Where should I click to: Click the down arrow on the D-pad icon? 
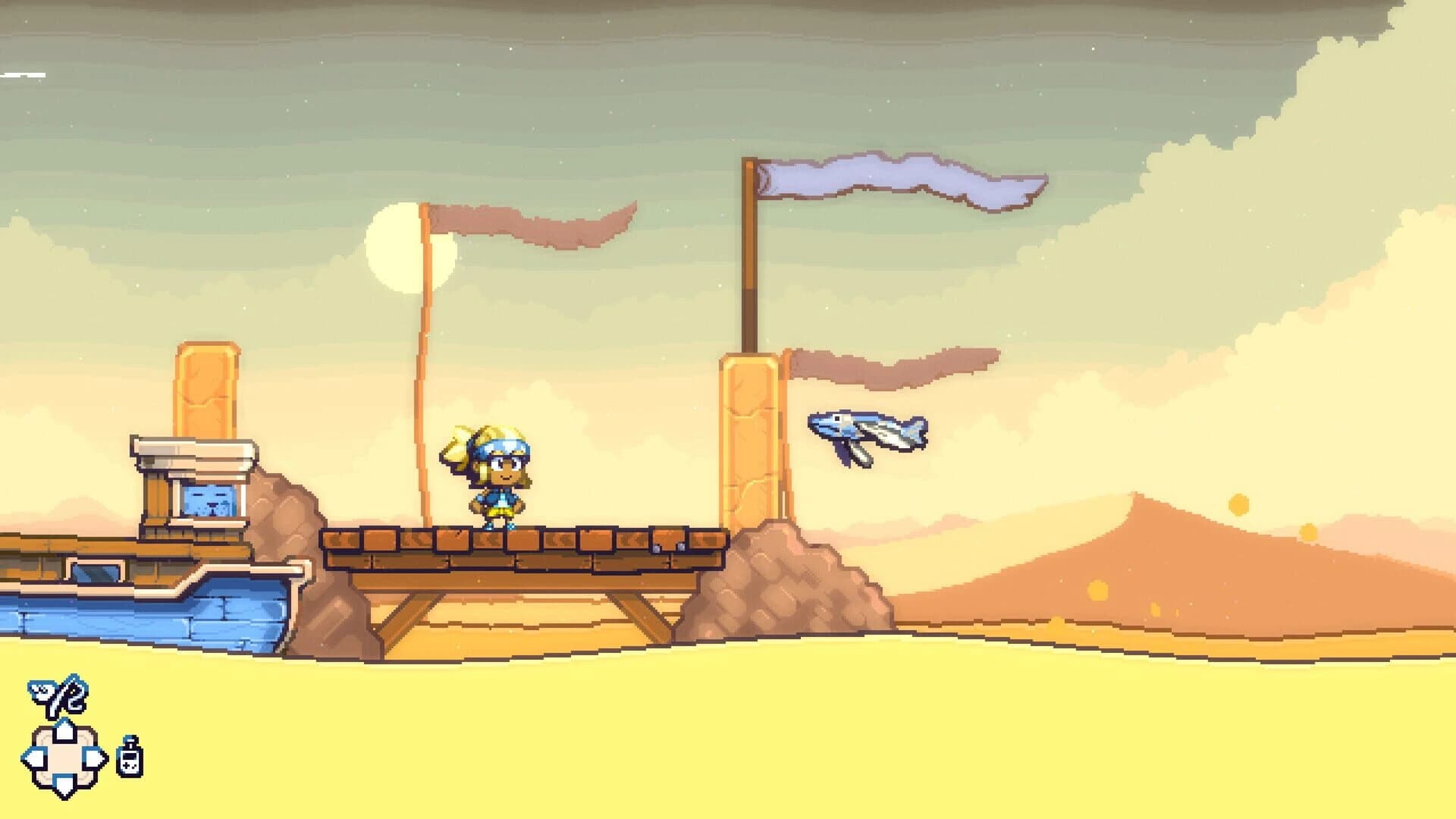tap(62, 783)
